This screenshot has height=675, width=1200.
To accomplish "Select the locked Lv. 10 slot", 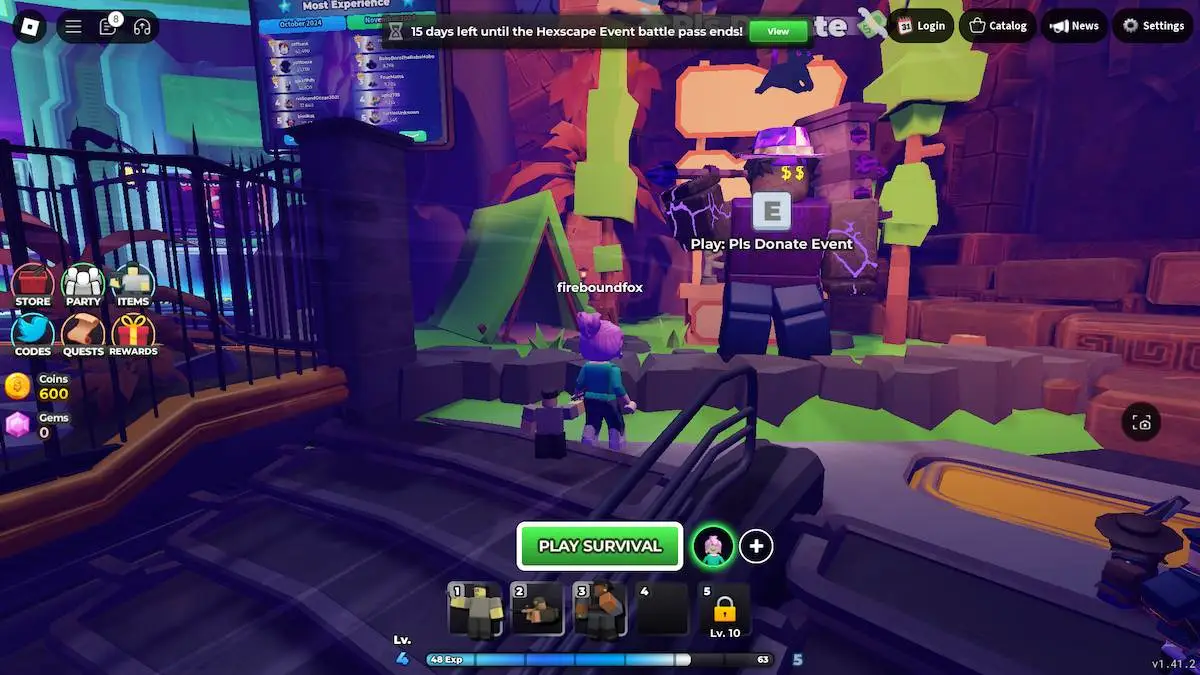I will pyautogui.click(x=724, y=610).
